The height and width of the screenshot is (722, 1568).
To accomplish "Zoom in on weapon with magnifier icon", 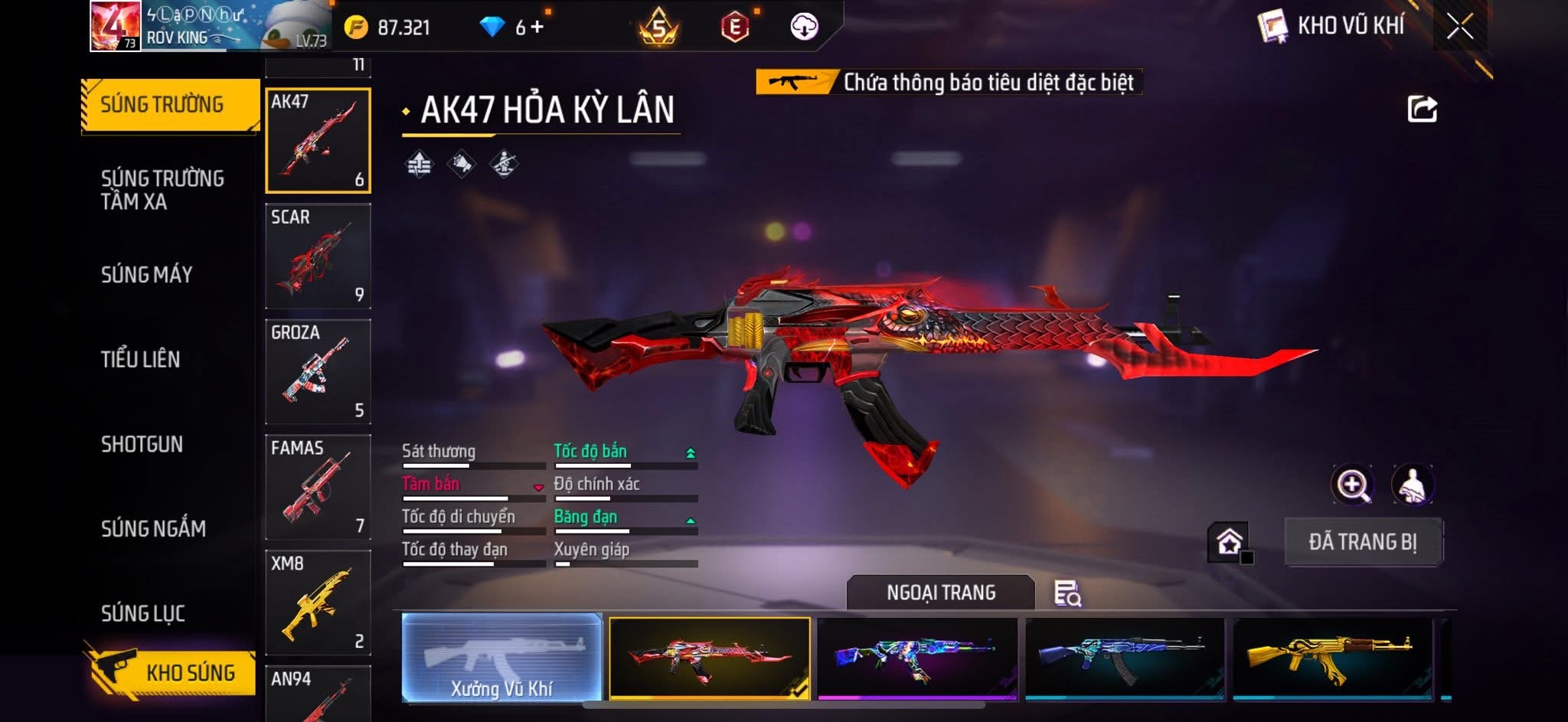I will pos(1352,485).
